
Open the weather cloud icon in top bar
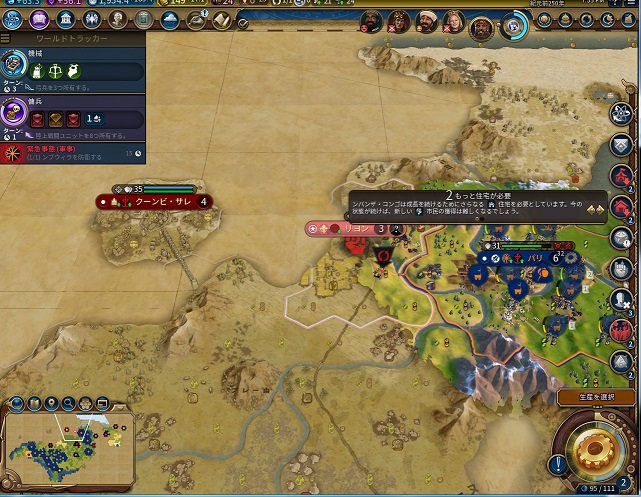pyautogui.click(x=169, y=21)
